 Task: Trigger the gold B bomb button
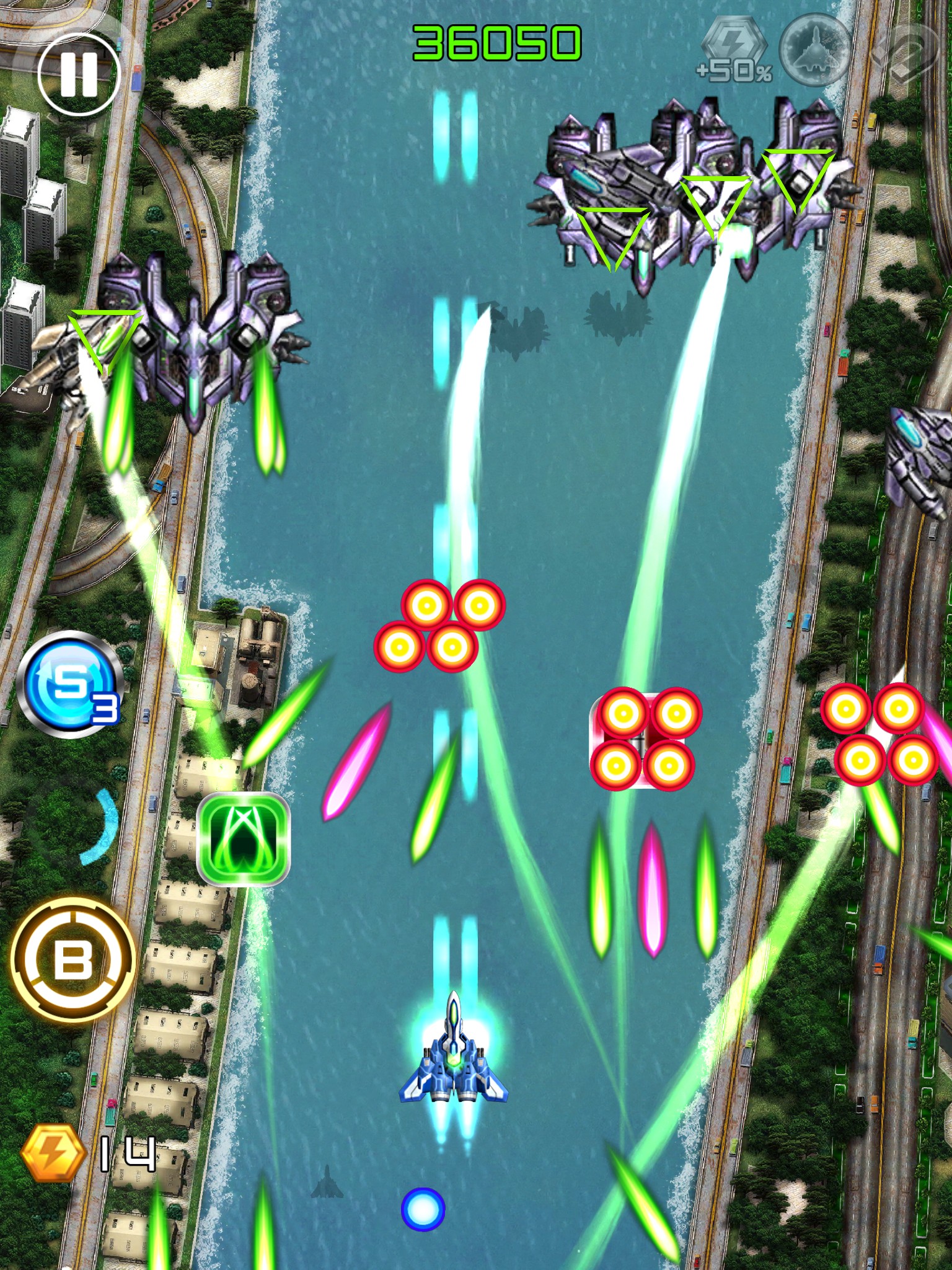pyautogui.click(x=73, y=959)
